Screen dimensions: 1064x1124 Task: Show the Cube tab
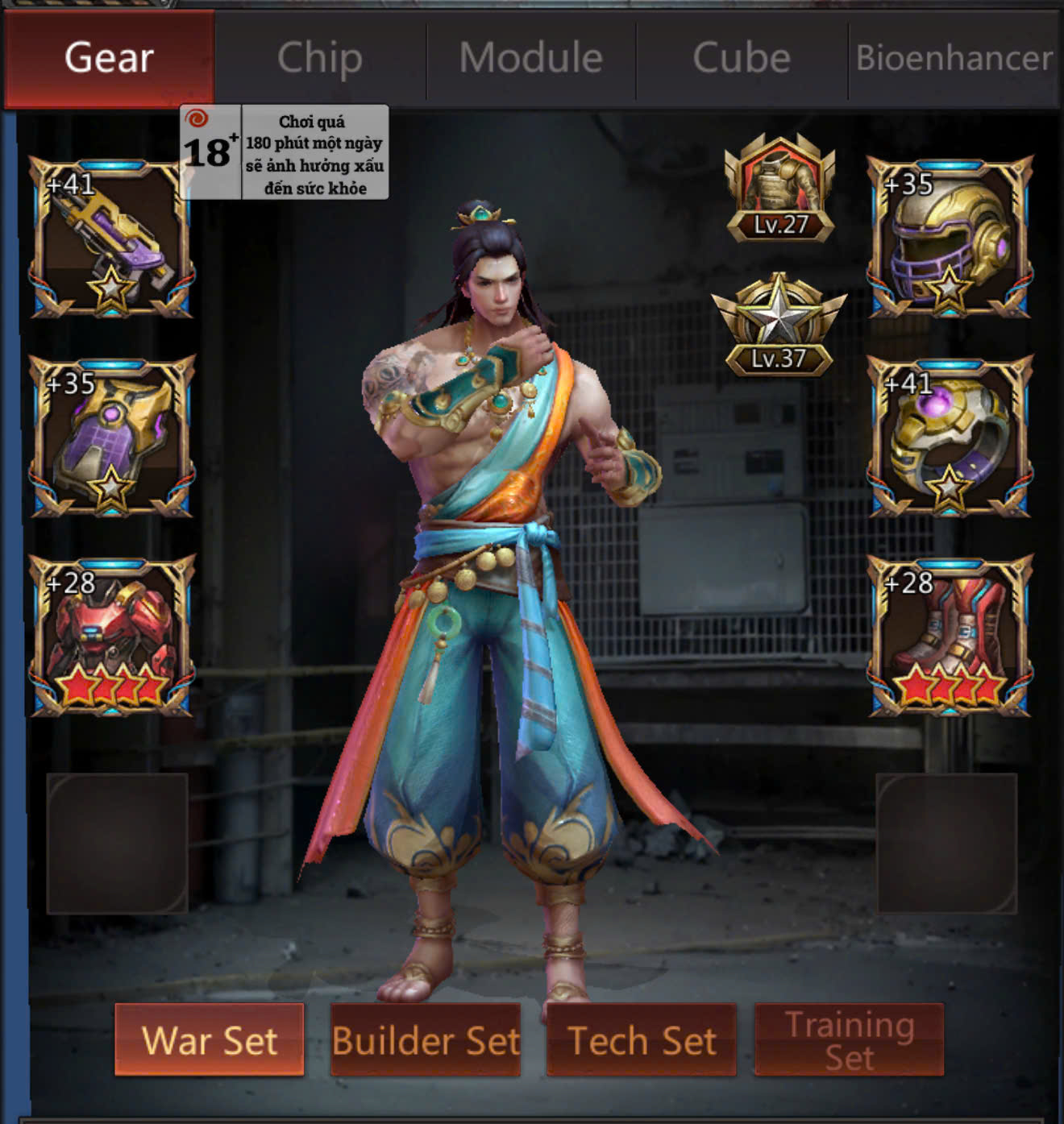pyautogui.click(x=742, y=58)
